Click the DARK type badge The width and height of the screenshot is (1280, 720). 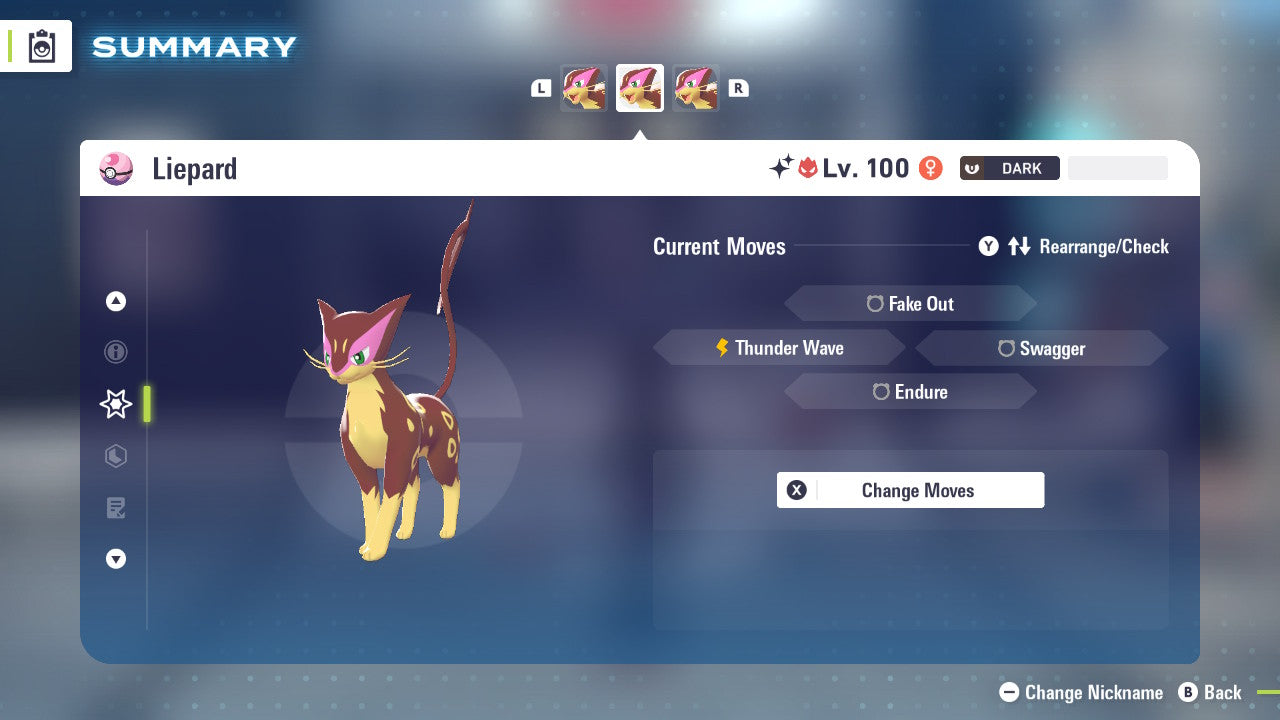(1009, 168)
